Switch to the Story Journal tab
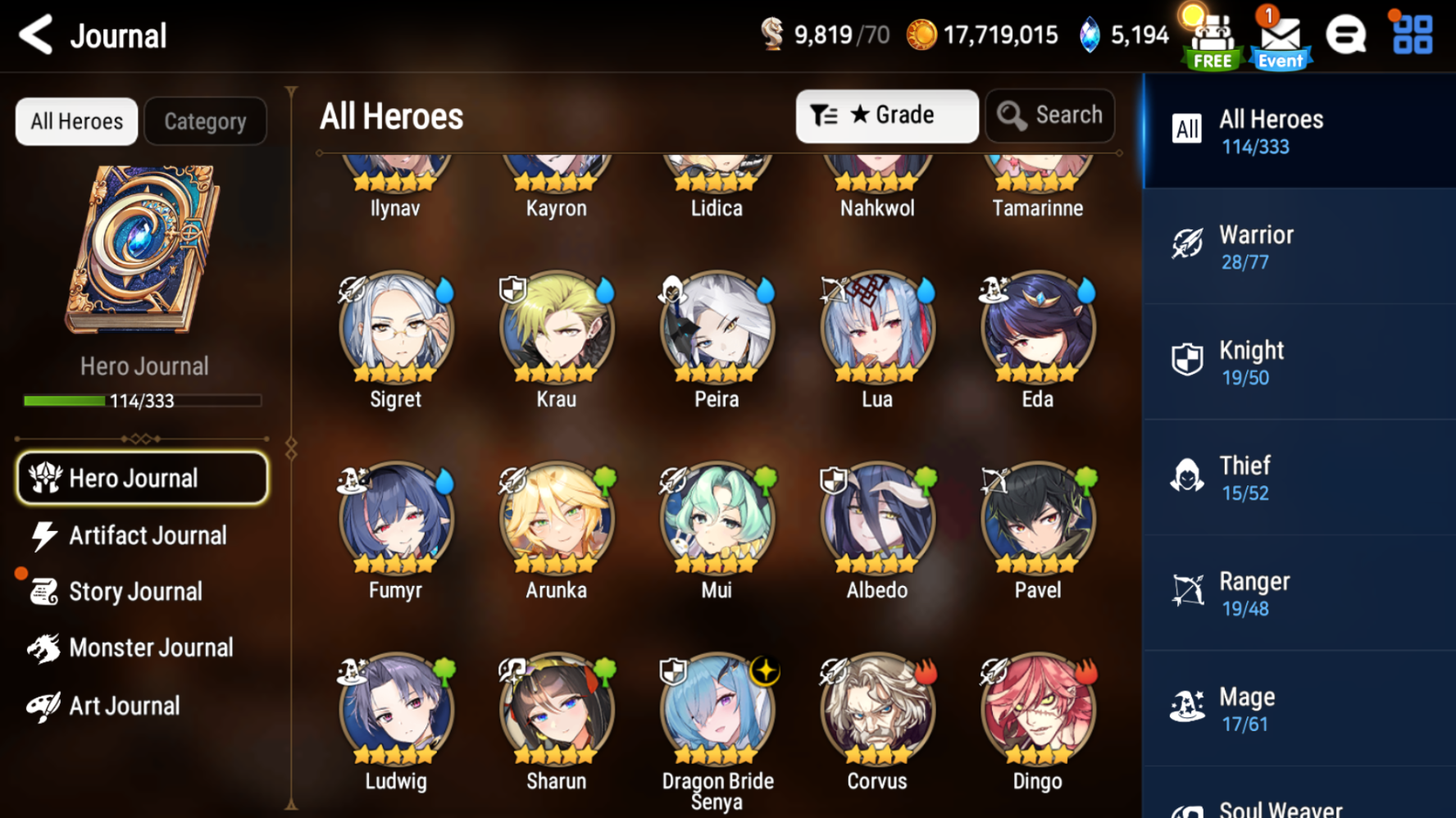This screenshot has height=818, width=1456. [135, 591]
